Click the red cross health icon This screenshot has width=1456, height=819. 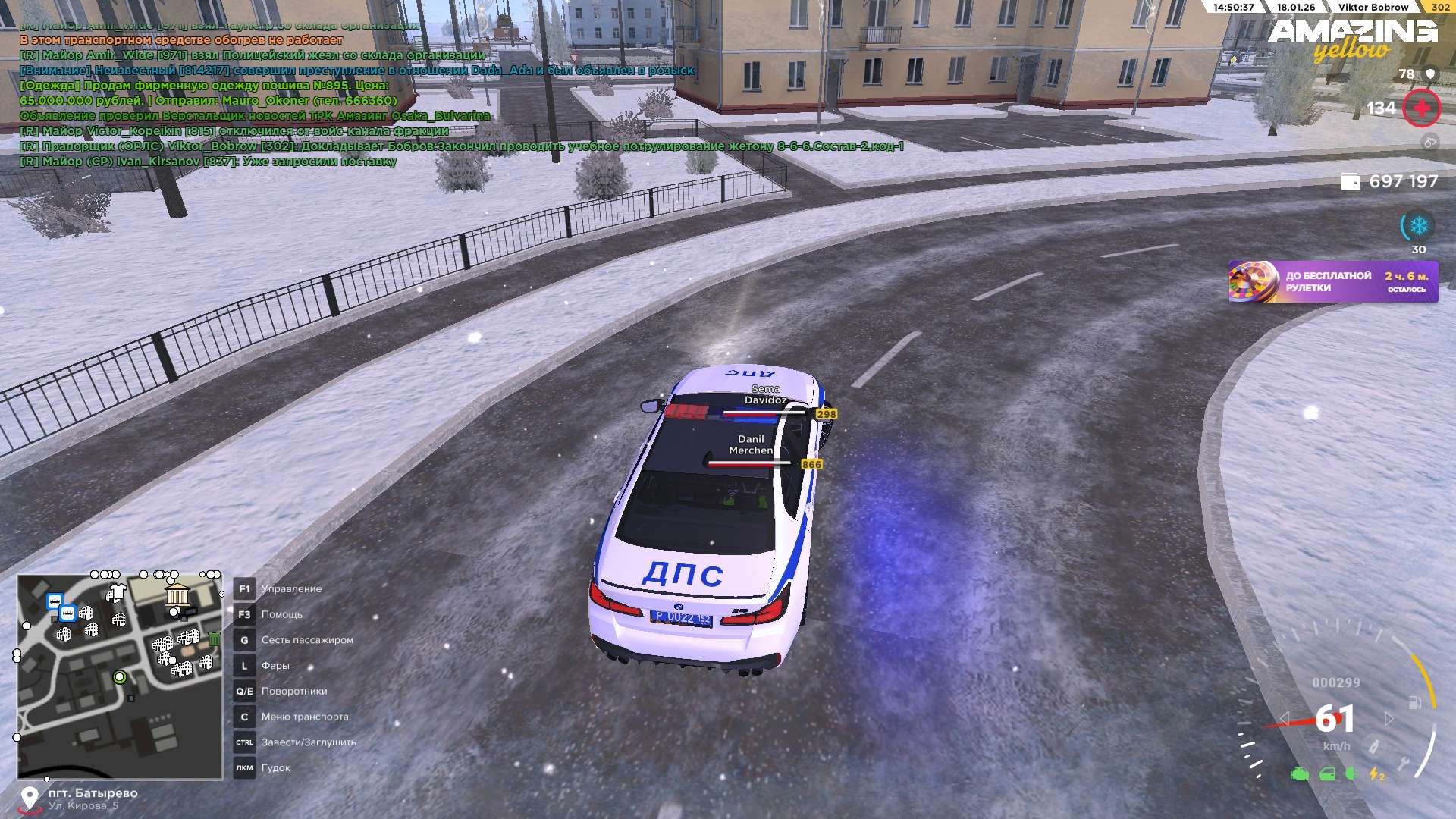pyautogui.click(x=1421, y=108)
